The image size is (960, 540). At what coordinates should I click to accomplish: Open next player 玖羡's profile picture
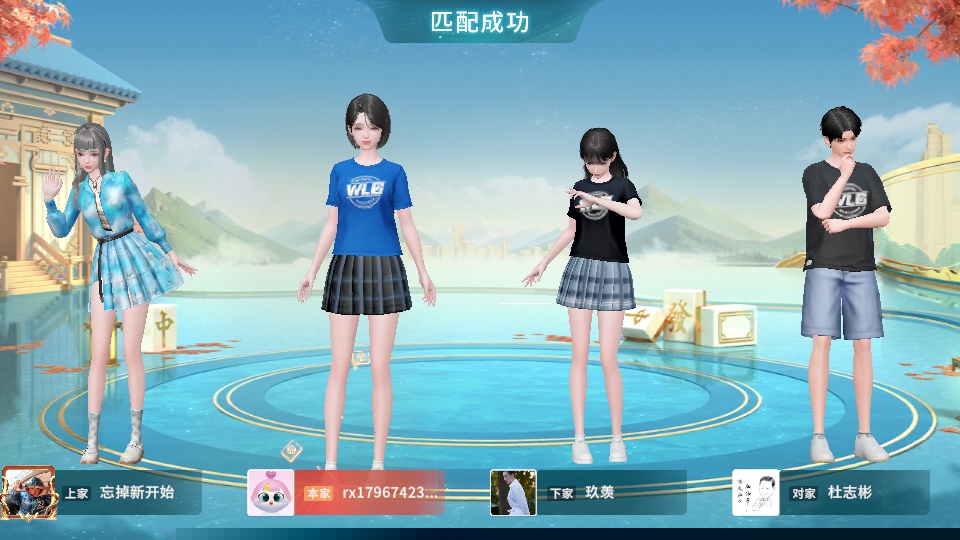pyautogui.click(x=513, y=492)
